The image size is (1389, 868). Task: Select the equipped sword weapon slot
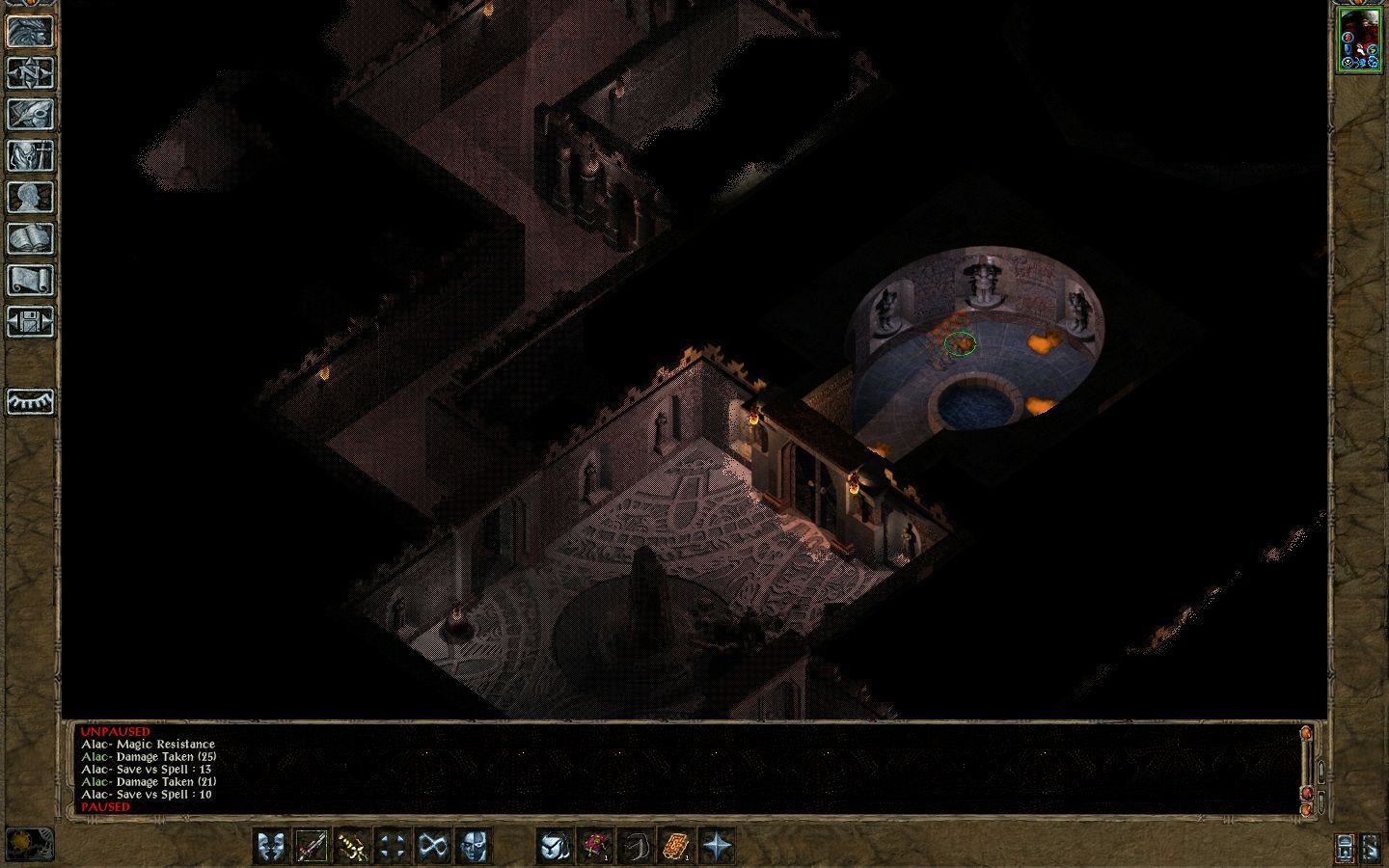click(311, 847)
